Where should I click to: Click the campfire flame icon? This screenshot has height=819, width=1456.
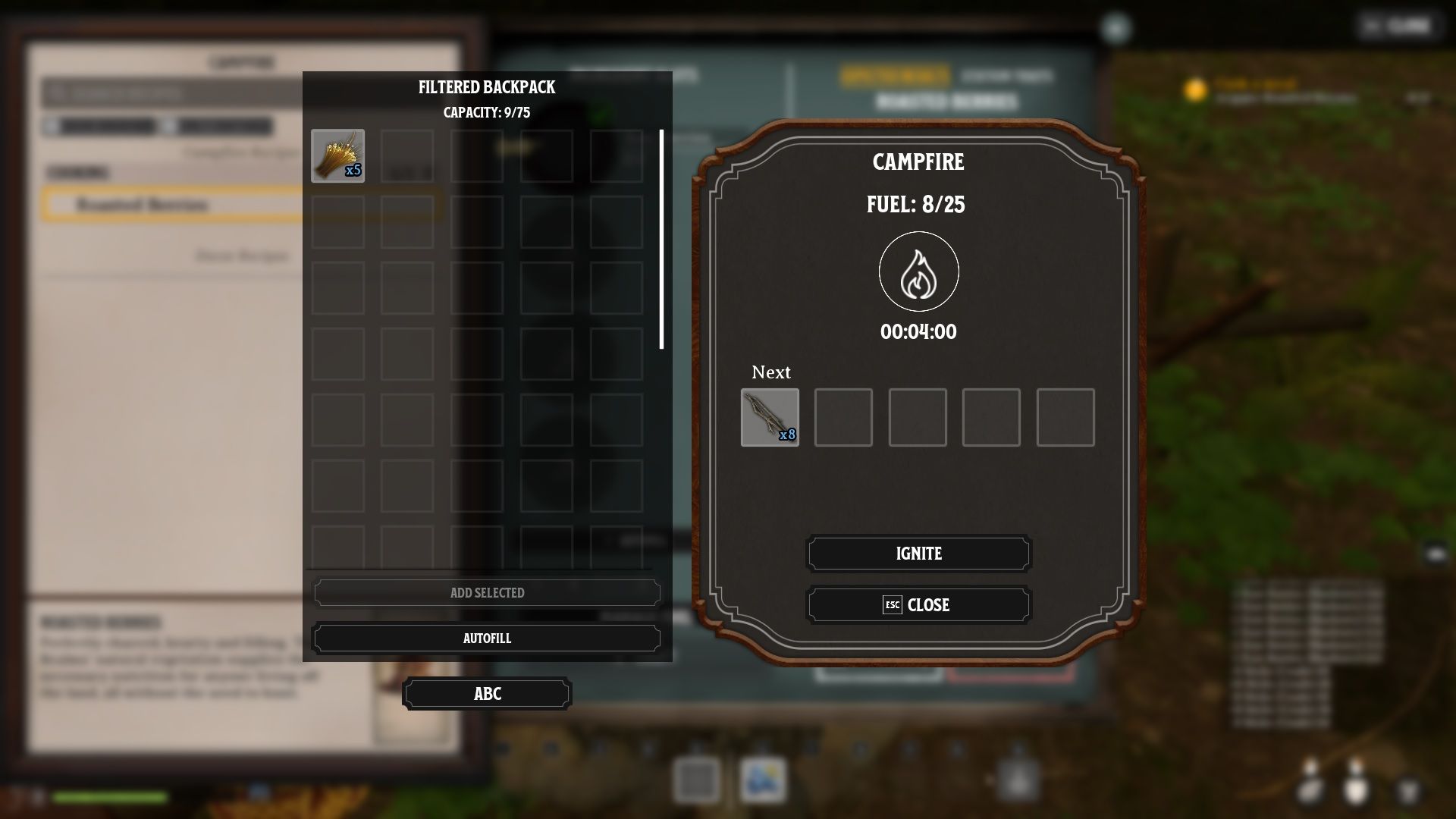(x=918, y=271)
